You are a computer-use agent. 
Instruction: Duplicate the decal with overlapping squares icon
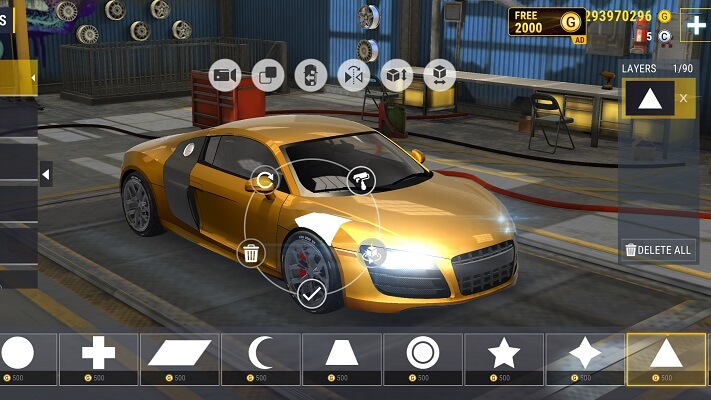267,75
